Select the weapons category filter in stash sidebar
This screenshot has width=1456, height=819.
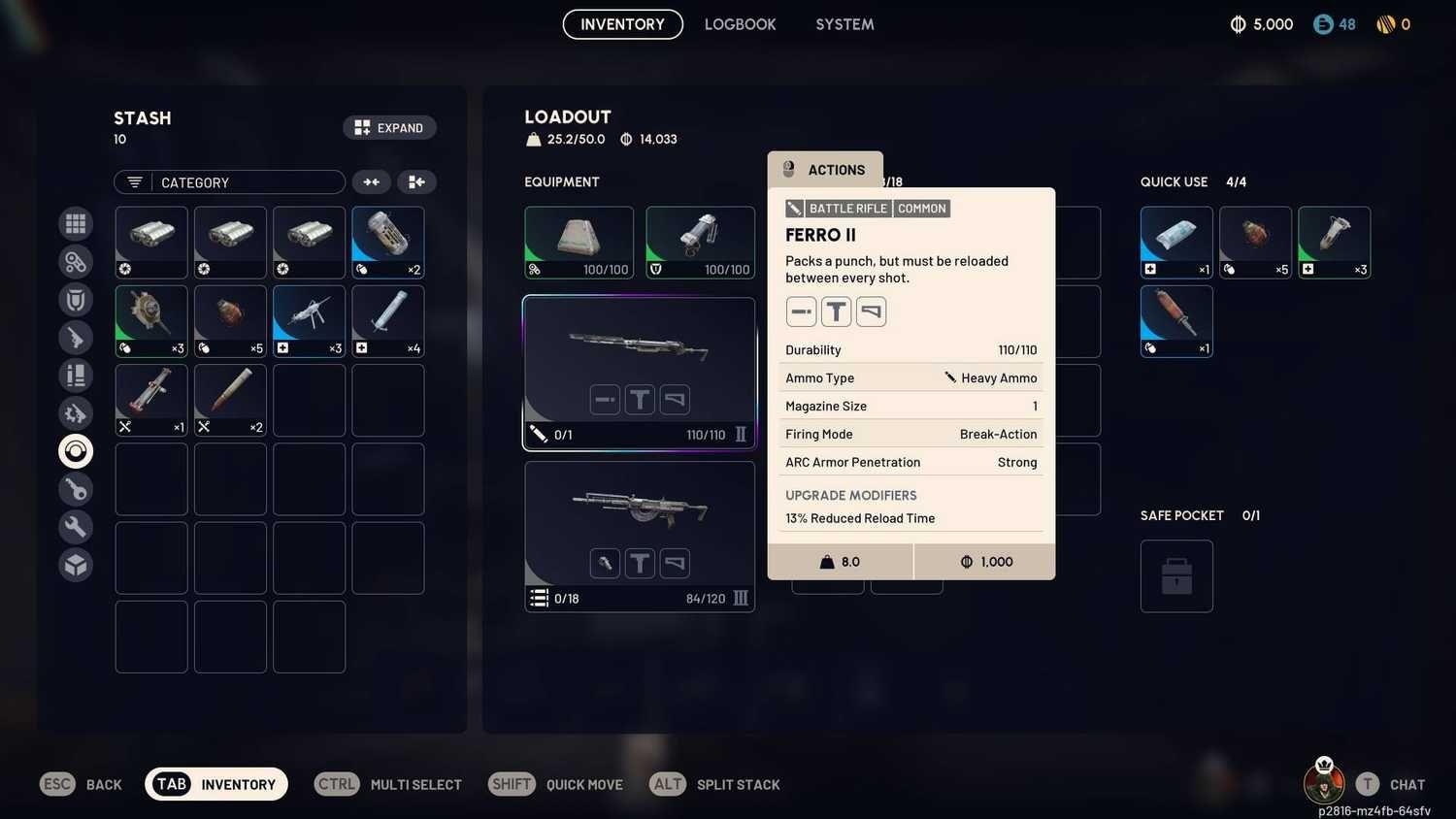pos(76,337)
